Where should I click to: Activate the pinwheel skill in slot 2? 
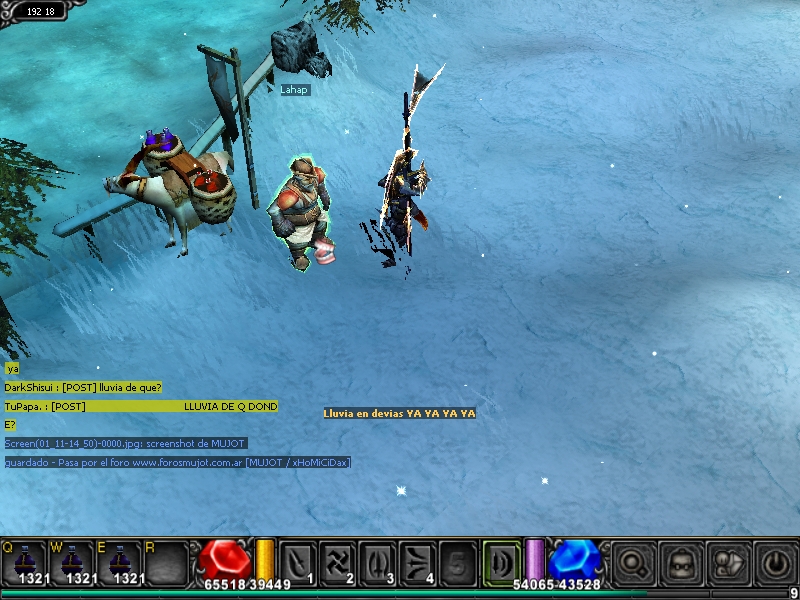click(339, 562)
